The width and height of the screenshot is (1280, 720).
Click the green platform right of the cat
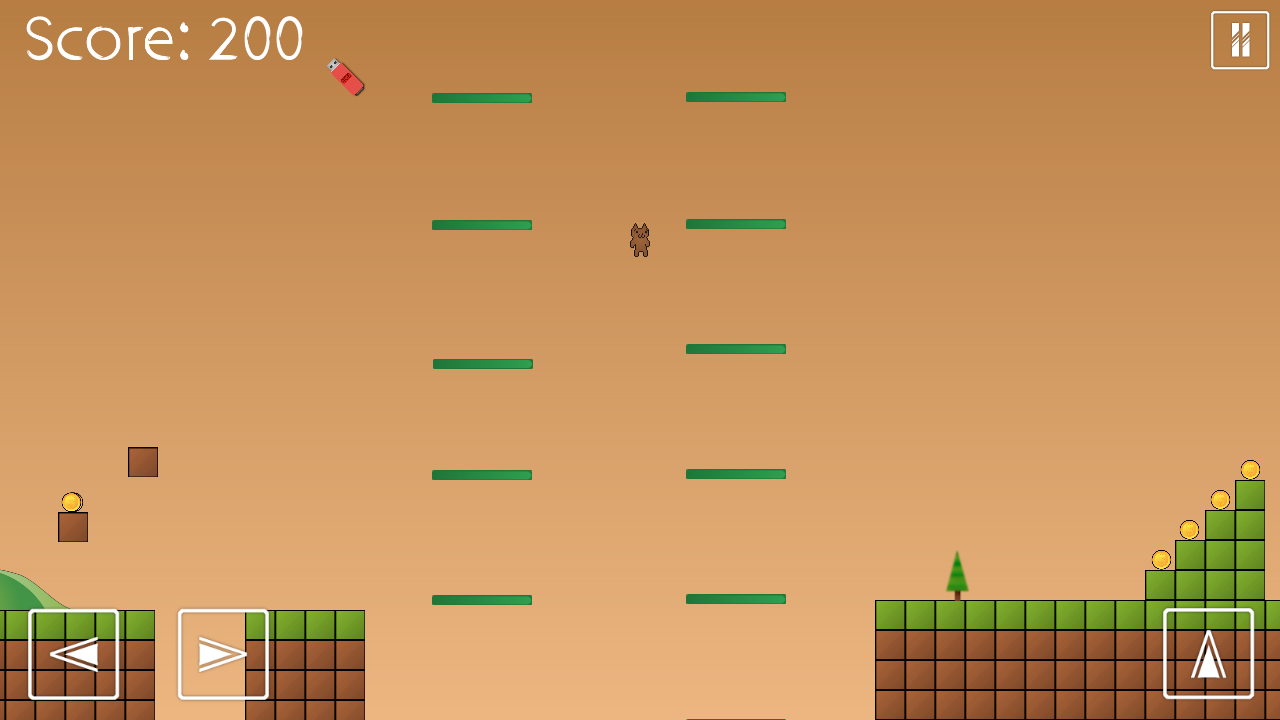(x=735, y=225)
